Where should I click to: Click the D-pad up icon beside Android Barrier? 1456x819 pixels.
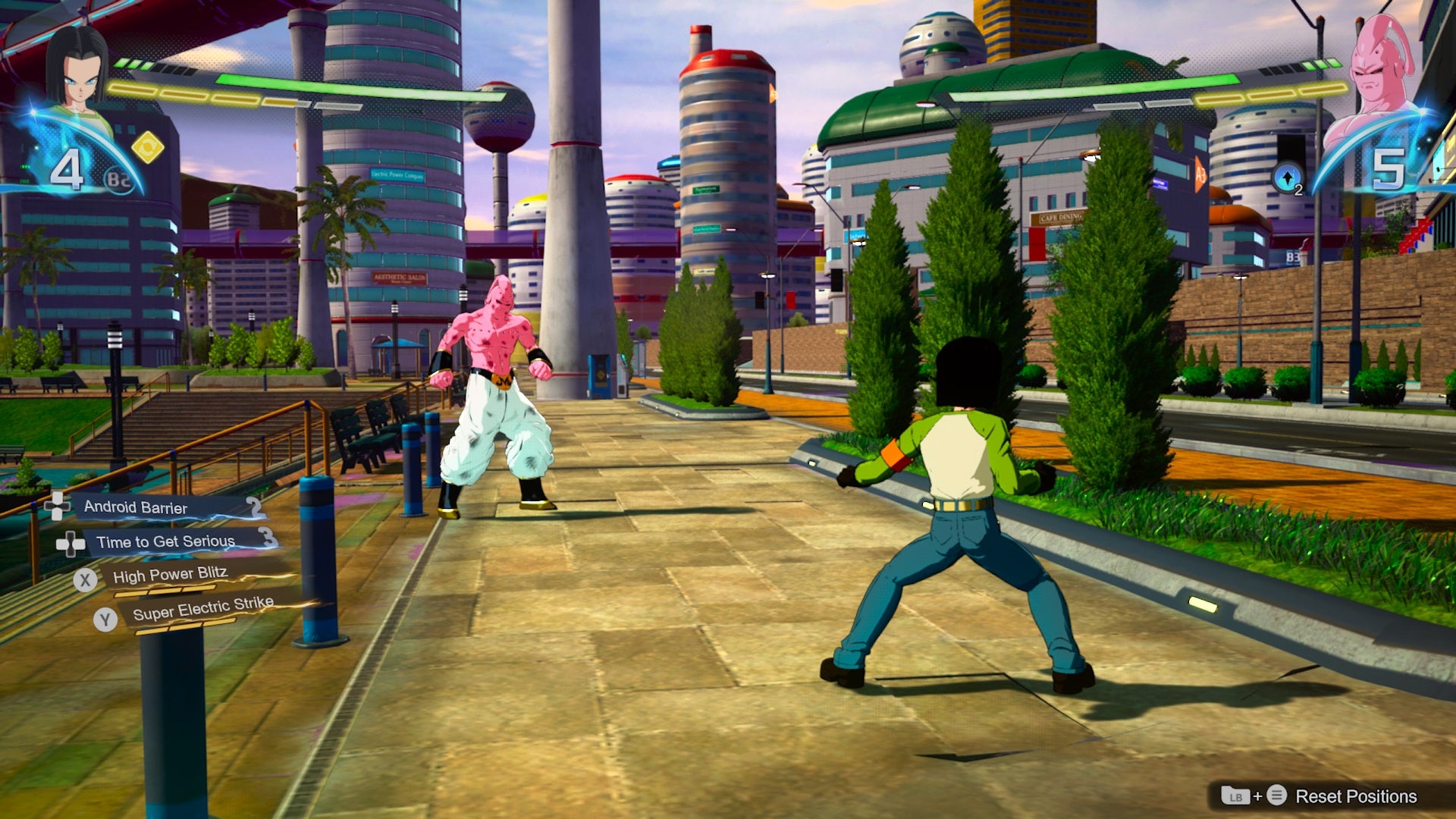point(59,507)
